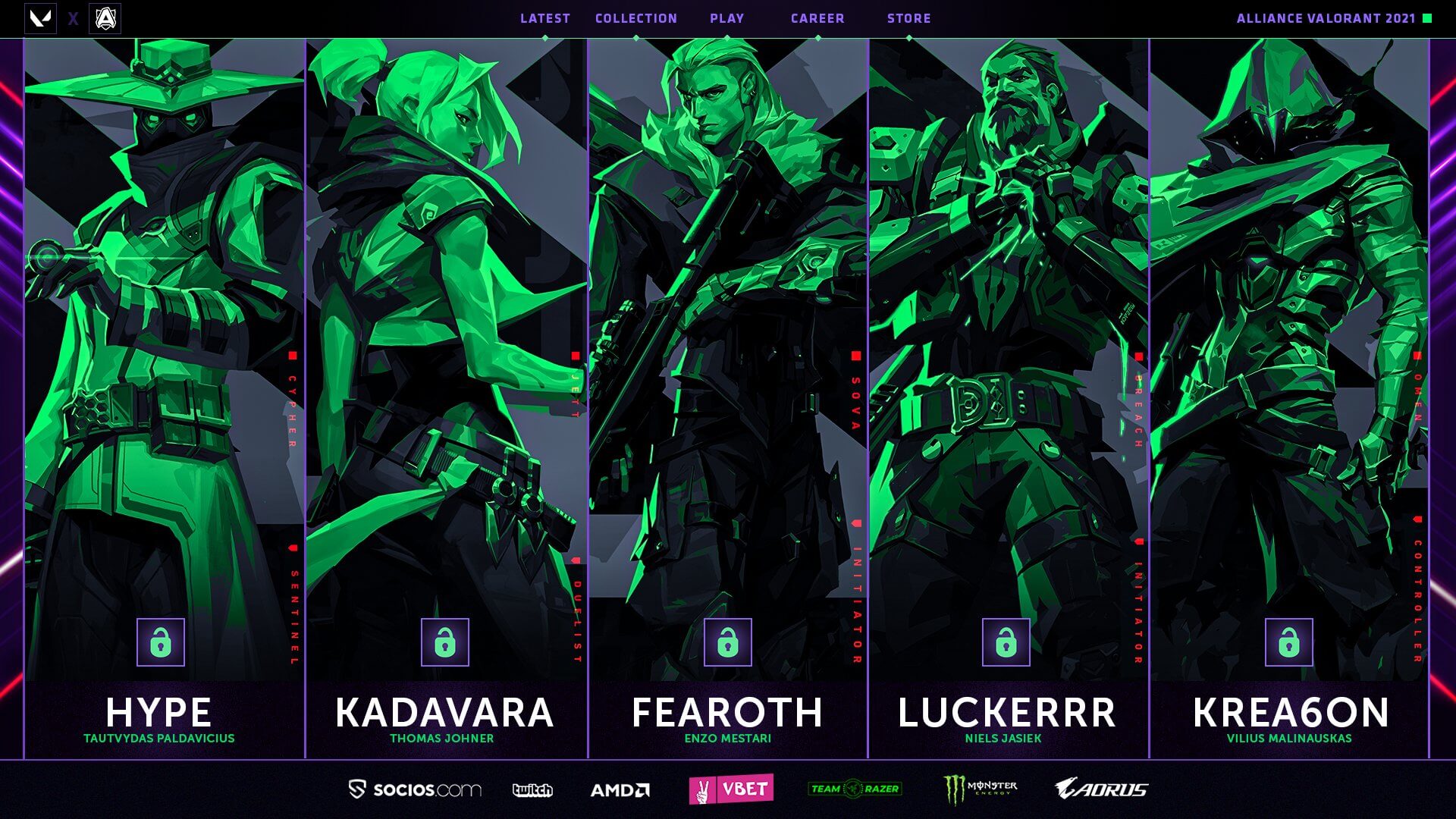Switch to the COLLECTION tab

[x=636, y=18]
